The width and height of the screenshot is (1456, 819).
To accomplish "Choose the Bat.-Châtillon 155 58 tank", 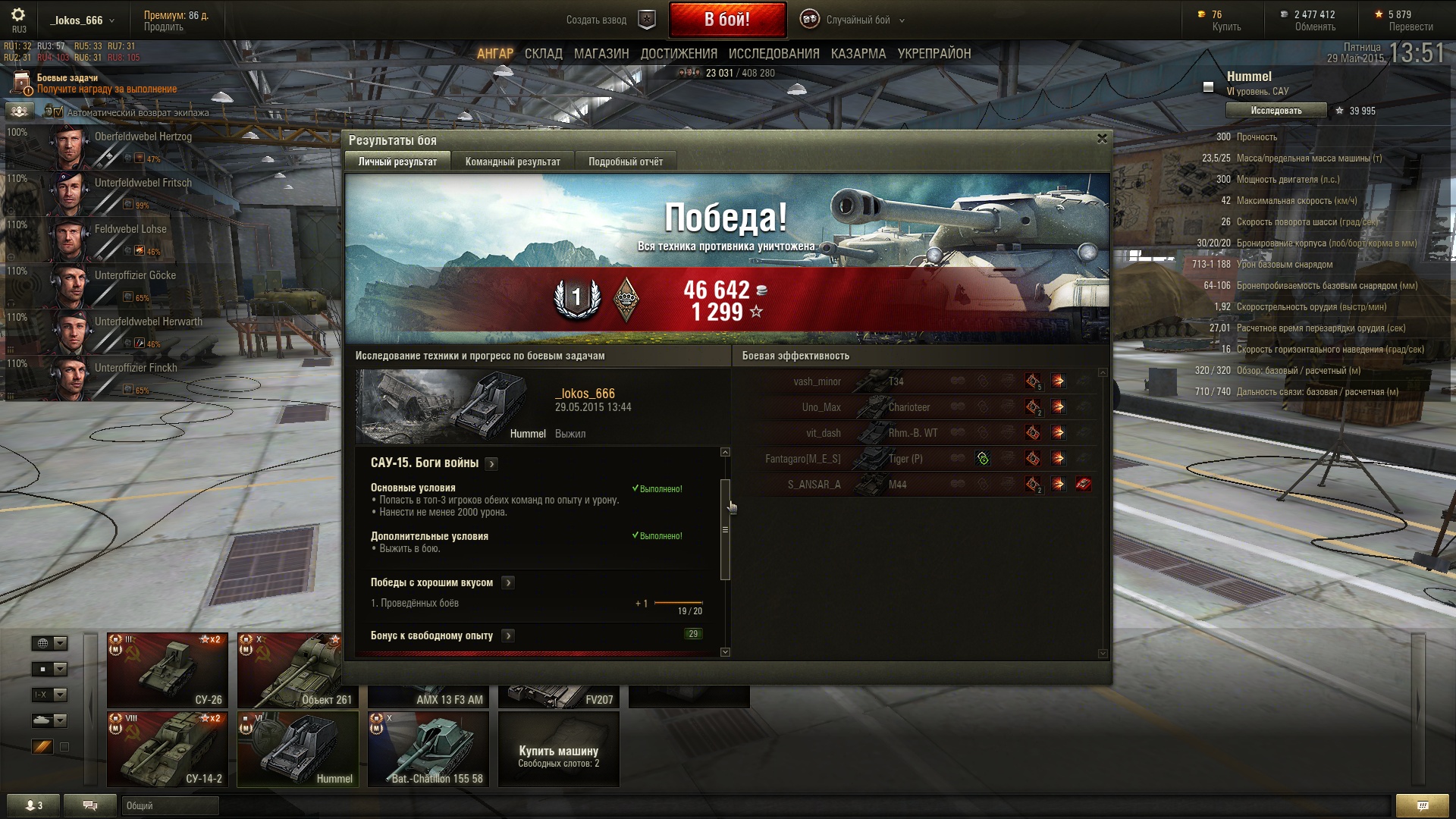I will click(x=428, y=748).
